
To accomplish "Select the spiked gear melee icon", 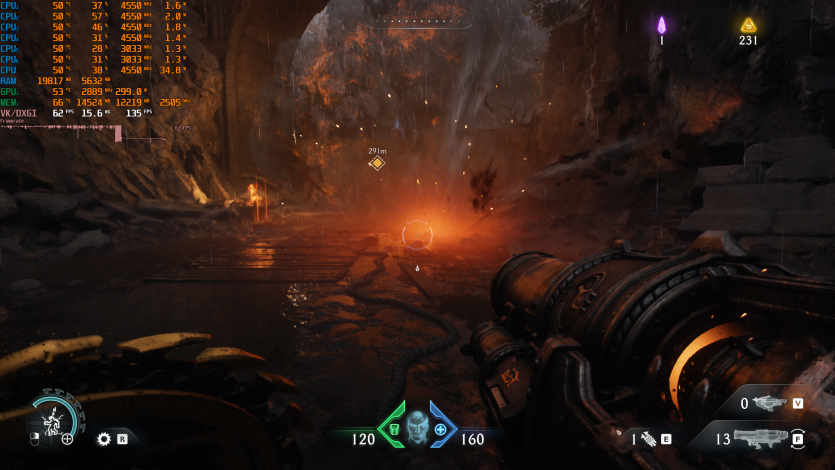I will tap(103, 438).
